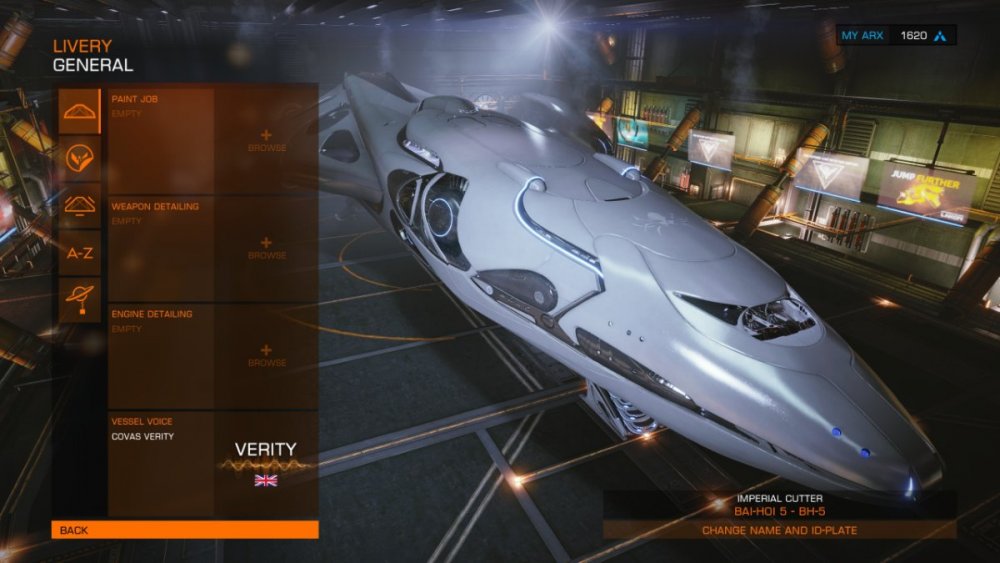Switch to the General ship livery tab
This screenshot has height=563, width=1000.
pos(79,111)
